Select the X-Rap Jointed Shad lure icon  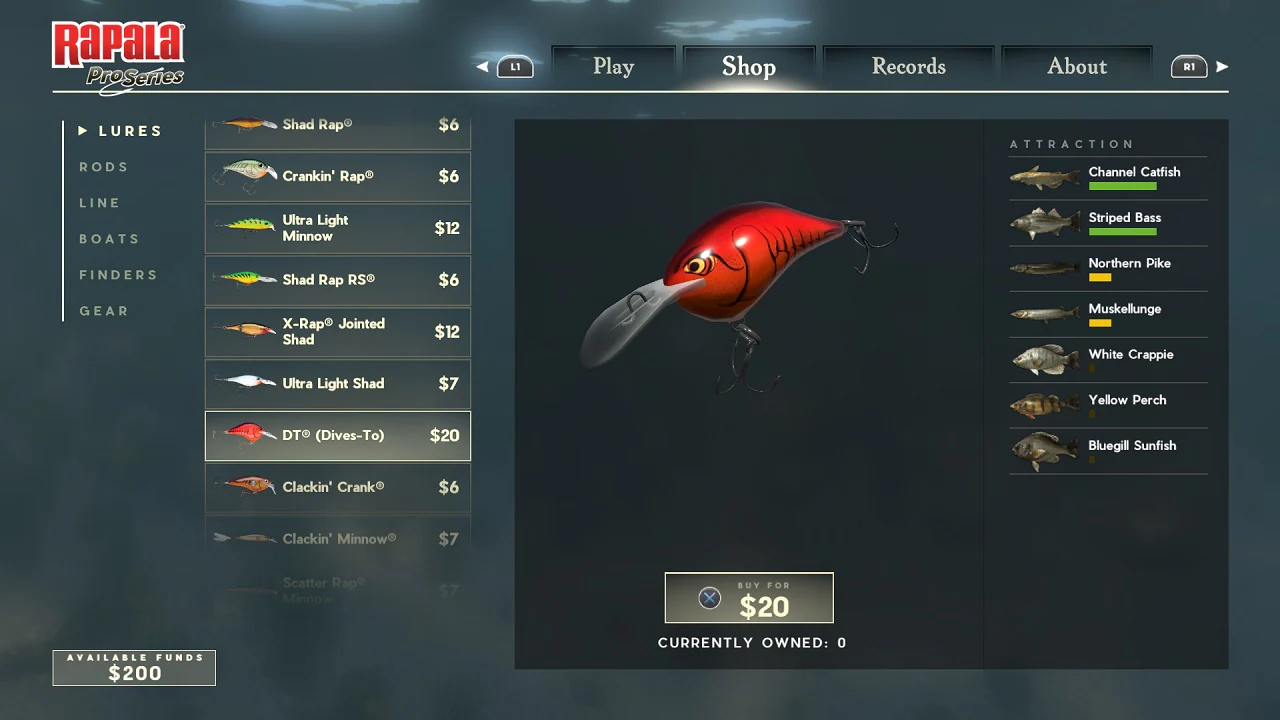[245, 332]
